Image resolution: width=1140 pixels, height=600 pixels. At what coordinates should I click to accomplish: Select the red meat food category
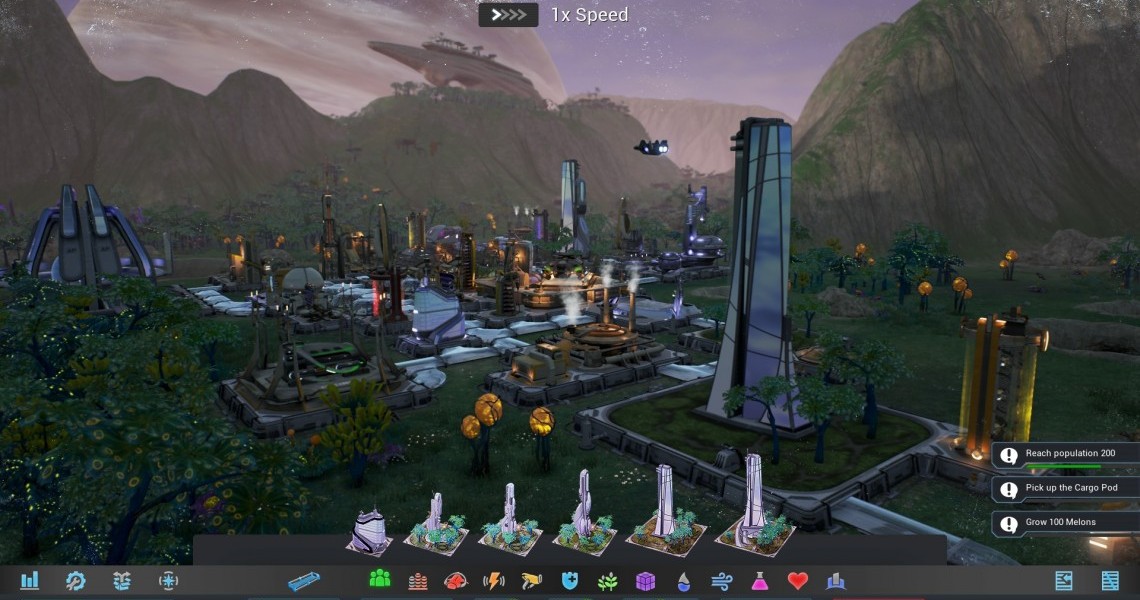(456, 580)
